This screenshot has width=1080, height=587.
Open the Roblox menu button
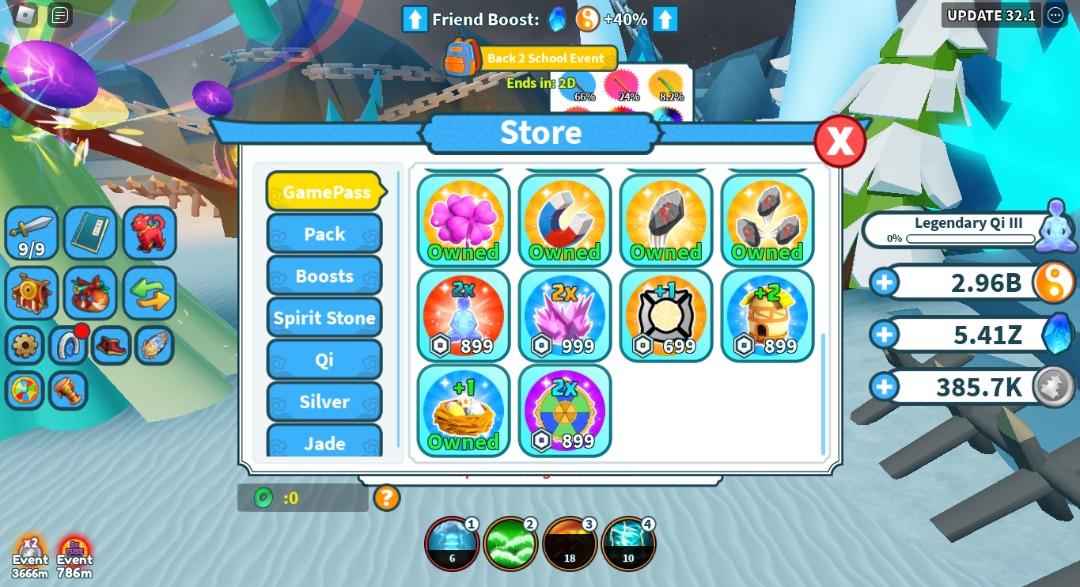27,15
